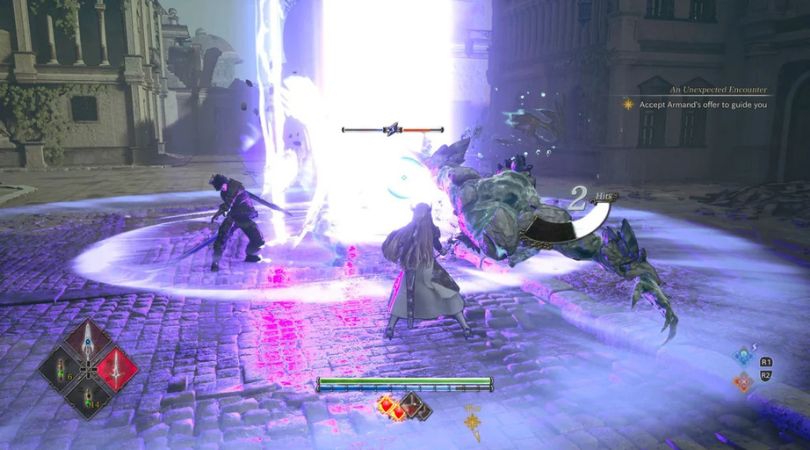This screenshot has width=810, height=450.
Task: Use the bottom potion slot showing 14
Action: [x=88, y=396]
